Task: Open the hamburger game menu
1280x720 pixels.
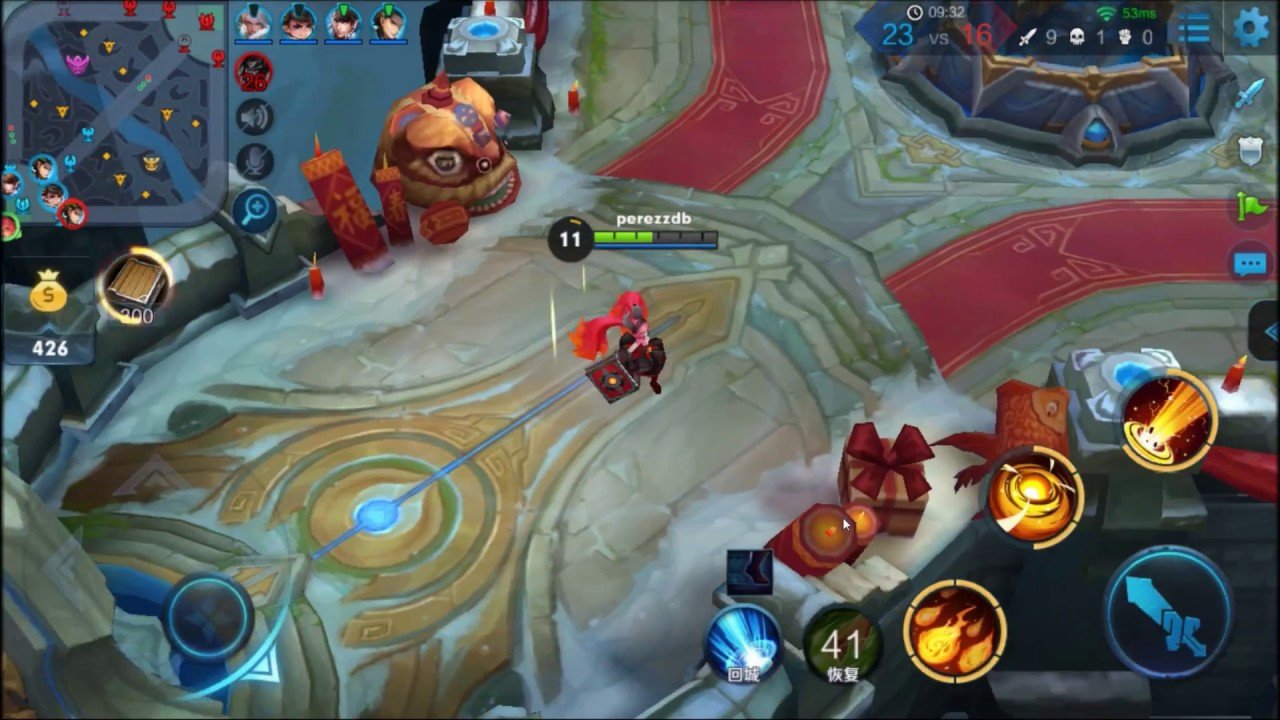Action: tap(1194, 28)
